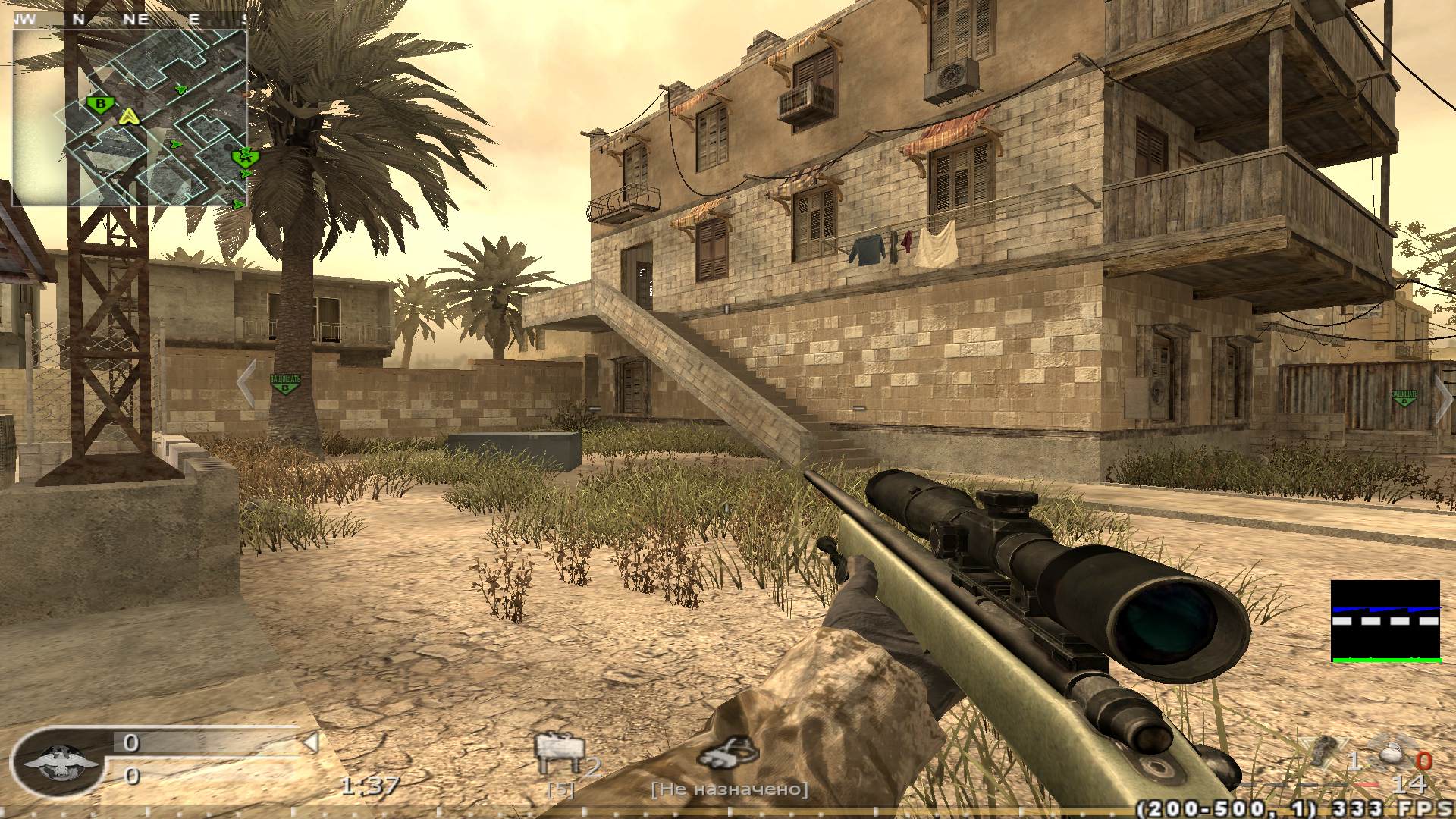Select bomb site B marker on minimap
The height and width of the screenshot is (819, 1456).
(99, 103)
